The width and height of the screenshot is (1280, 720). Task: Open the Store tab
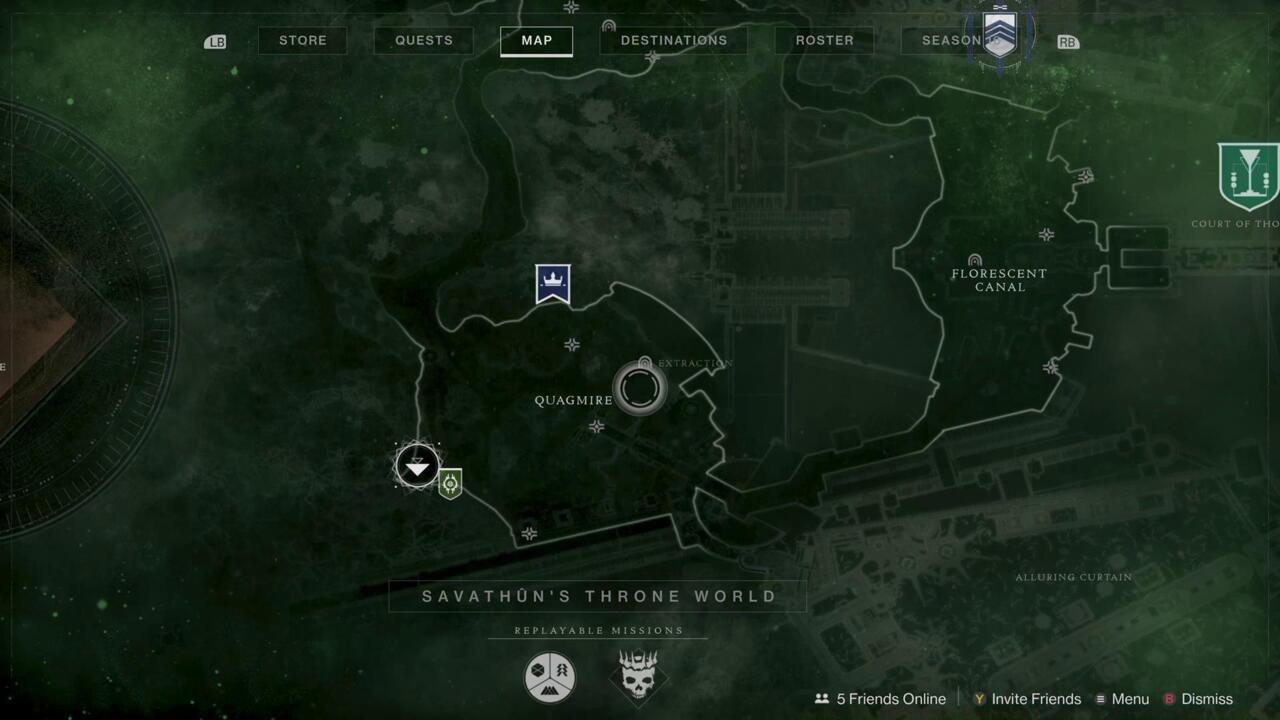[302, 40]
